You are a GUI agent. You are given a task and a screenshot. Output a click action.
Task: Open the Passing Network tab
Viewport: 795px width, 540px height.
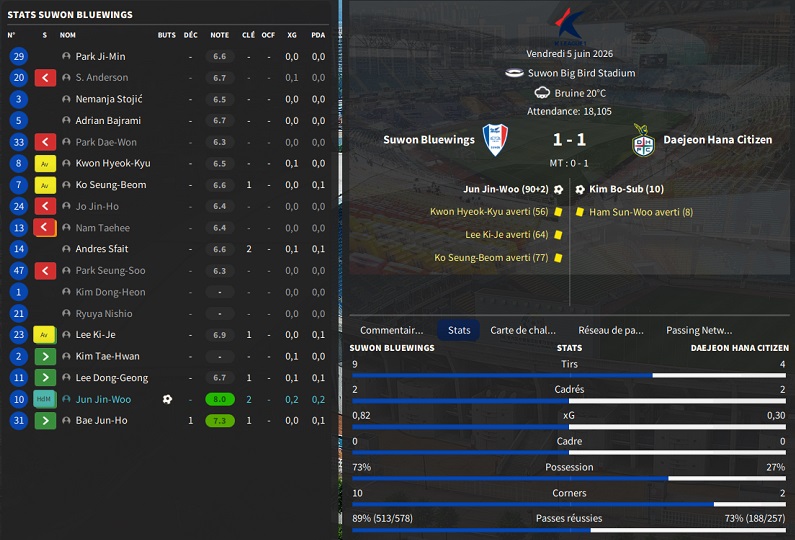pos(699,330)
